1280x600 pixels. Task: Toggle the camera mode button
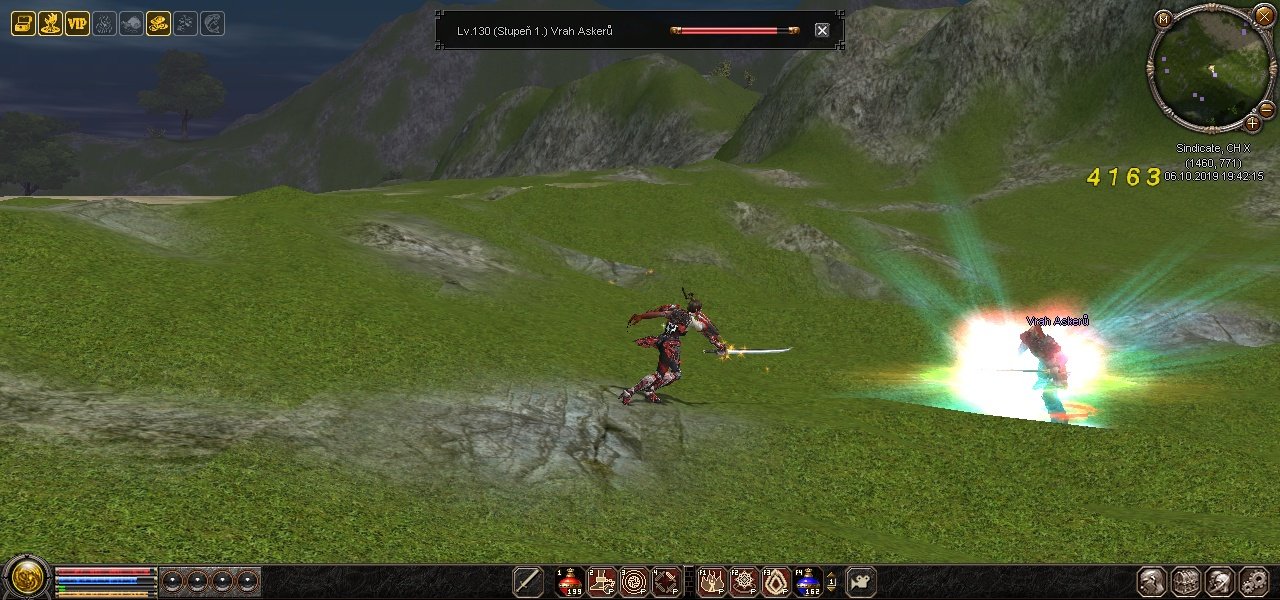tap(861, 581)
